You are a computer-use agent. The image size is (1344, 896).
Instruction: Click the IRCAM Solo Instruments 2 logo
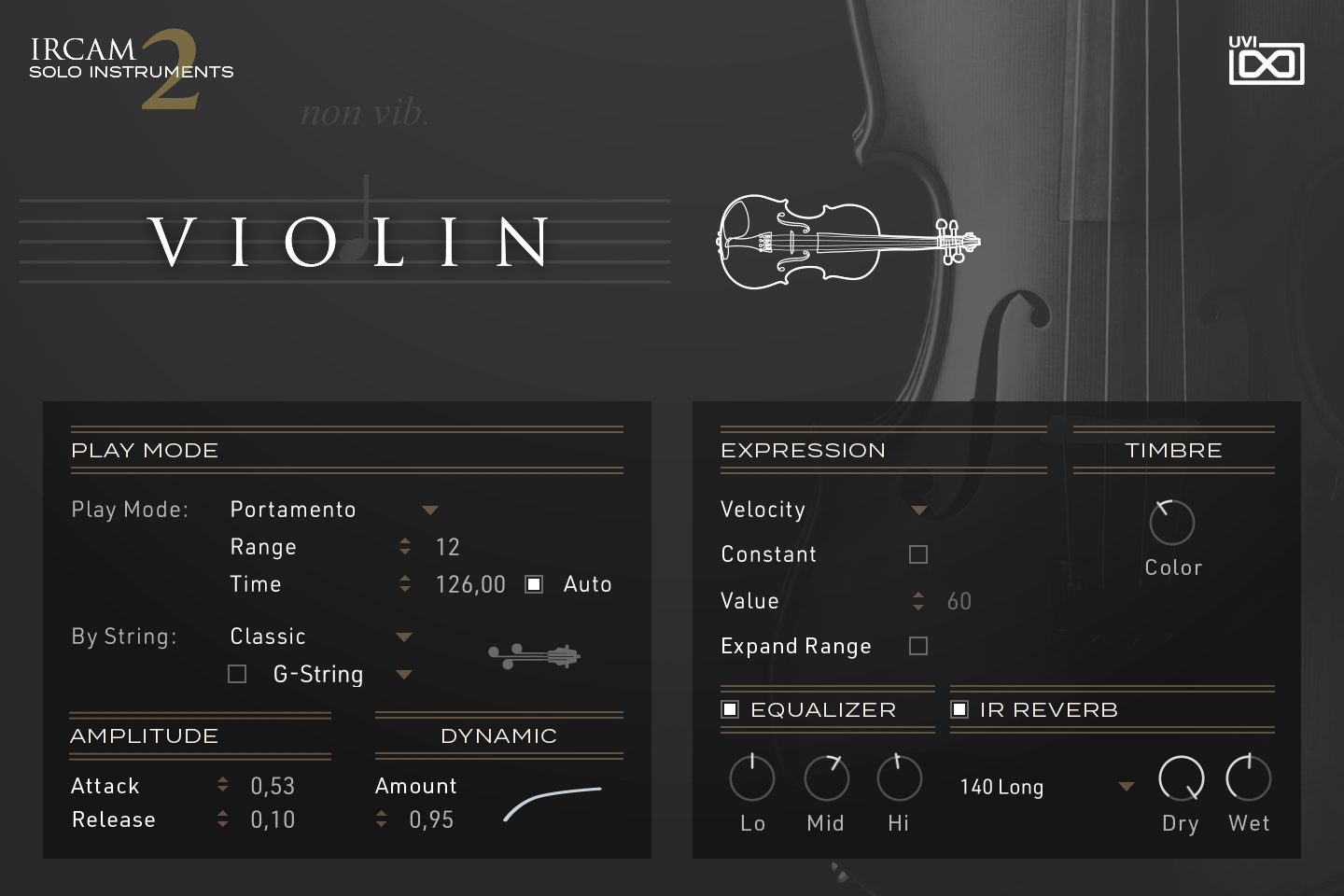[131, 65]
